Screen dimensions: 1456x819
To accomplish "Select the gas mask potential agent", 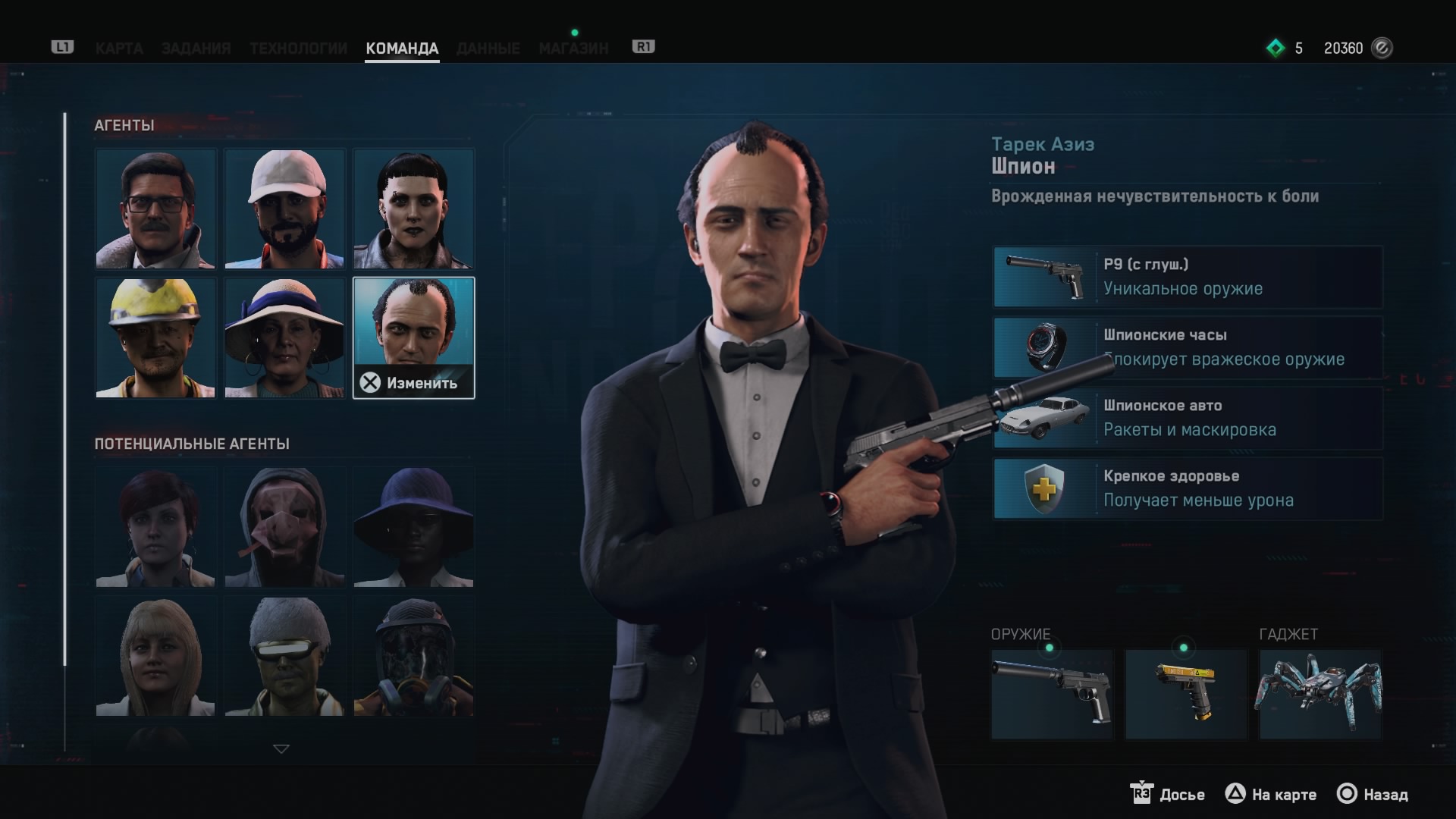I will pos(413,657).
